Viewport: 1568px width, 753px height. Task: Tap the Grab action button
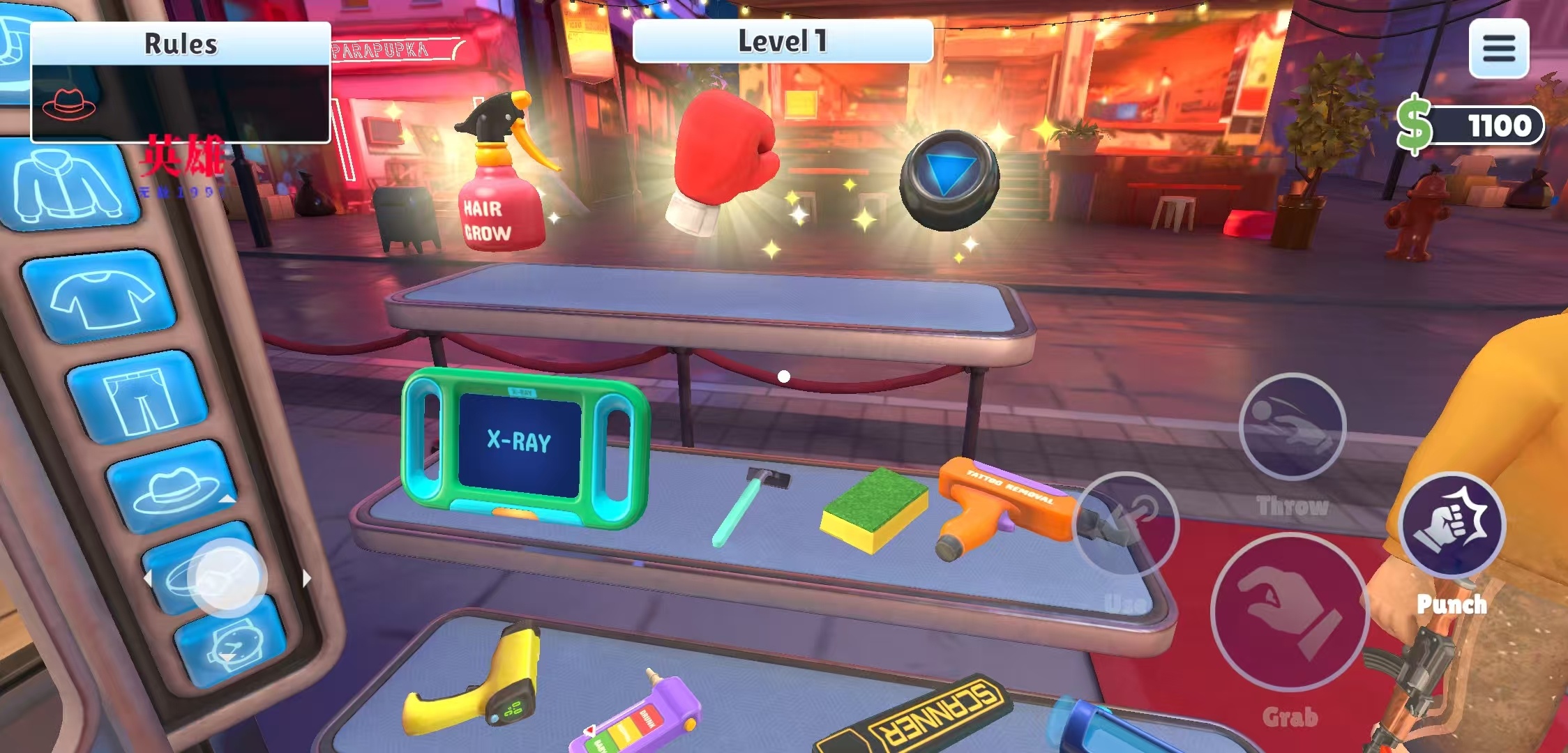[x=1289, y=613]
